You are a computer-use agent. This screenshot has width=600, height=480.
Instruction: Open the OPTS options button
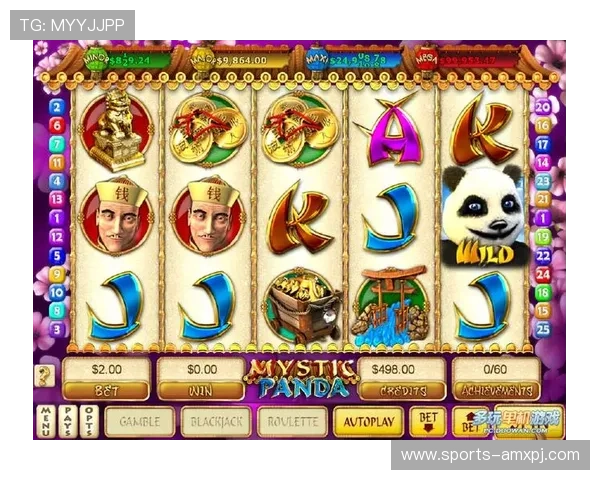coord(89,420)
